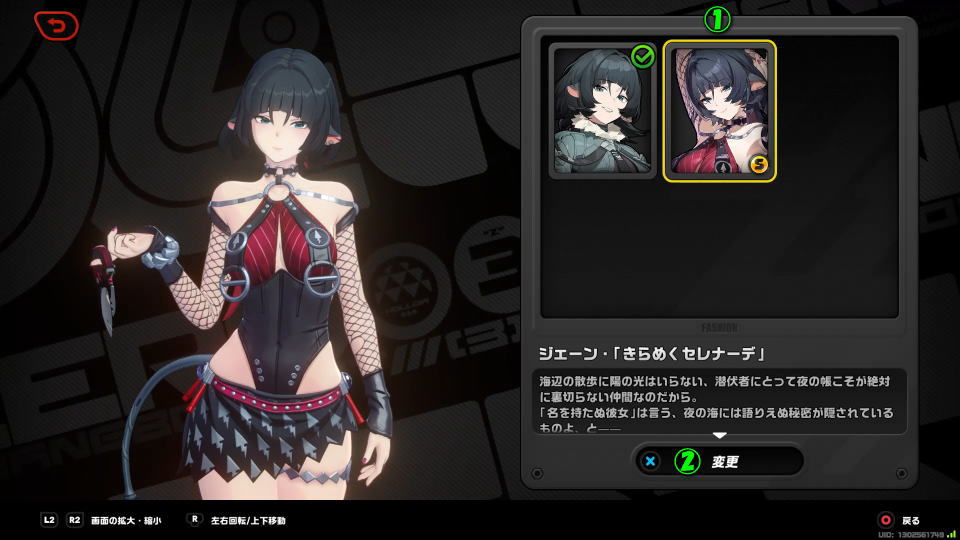The width and height of the screenshot is (960, 540).
Task: Click the red back arrow button
Action: tap(56, 25)
